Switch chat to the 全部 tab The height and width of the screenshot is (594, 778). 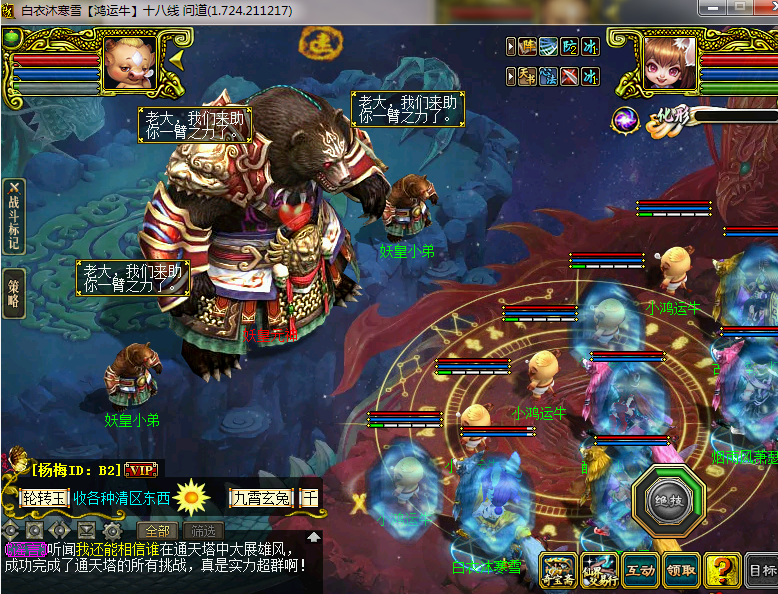pyautogui.click(x=158, y=530)
